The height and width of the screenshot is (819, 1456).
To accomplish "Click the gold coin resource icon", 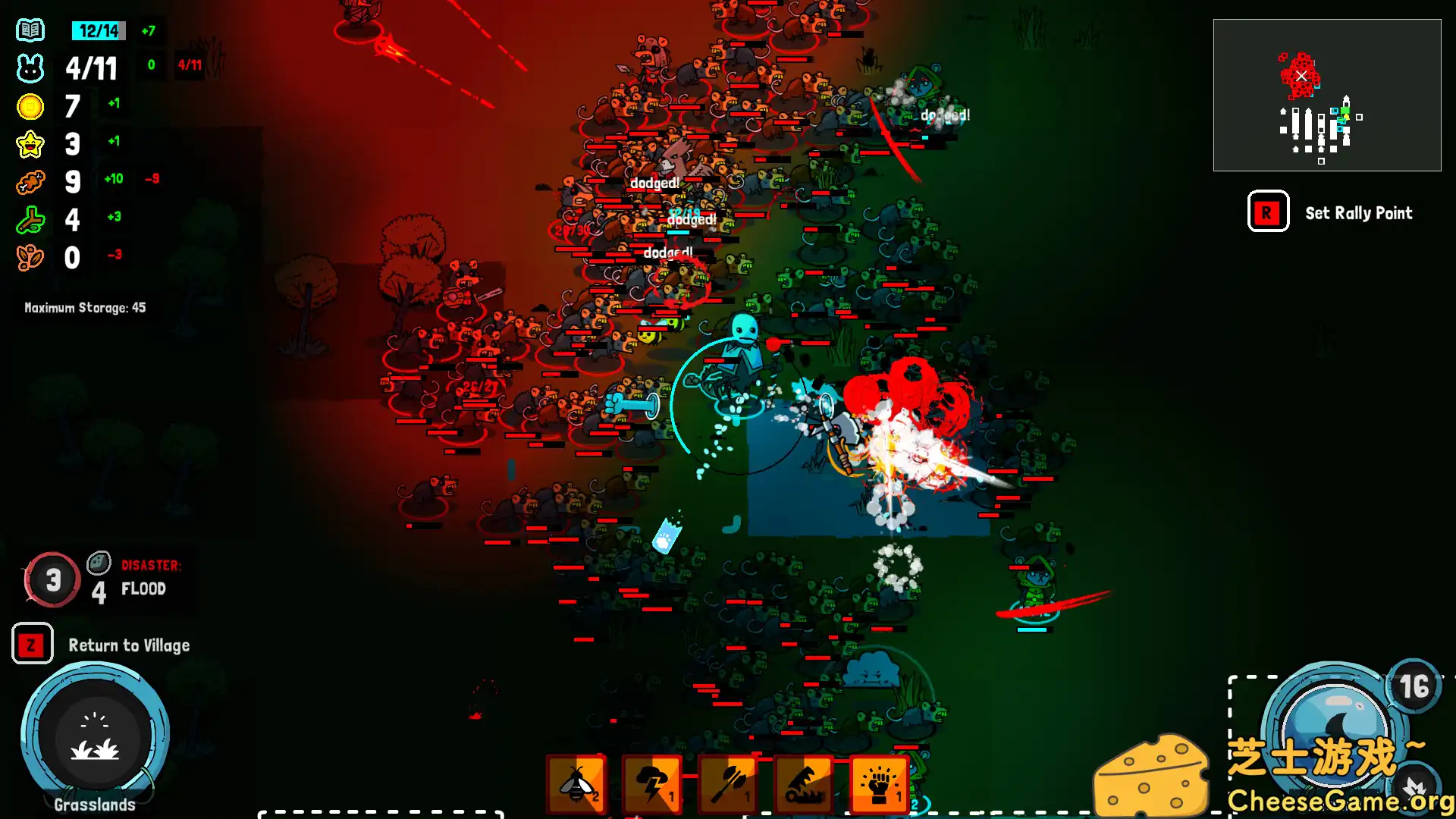I will click(x=30, y=107).
